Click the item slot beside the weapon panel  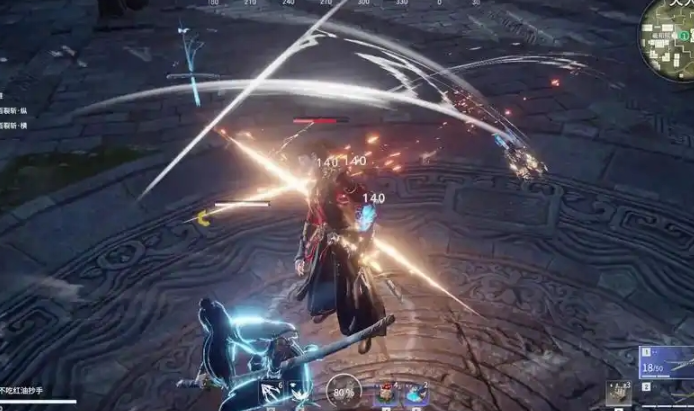618,394
